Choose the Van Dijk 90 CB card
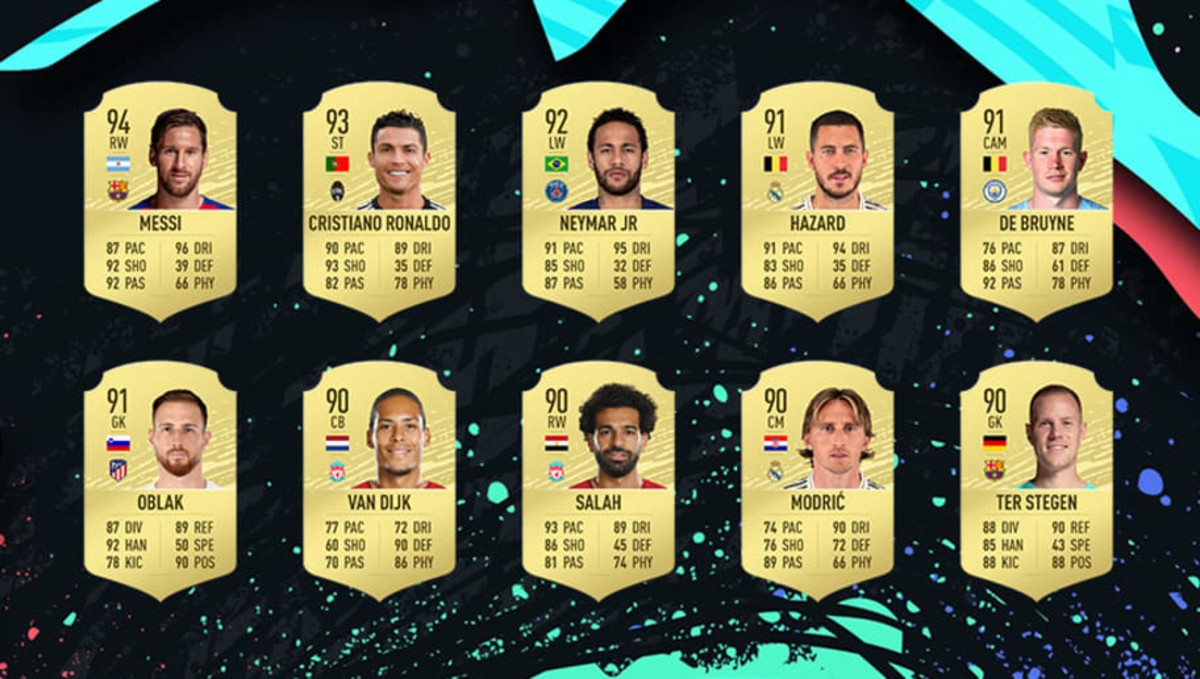The height and width of the screenshot is (679, 1200). (379, 480)
